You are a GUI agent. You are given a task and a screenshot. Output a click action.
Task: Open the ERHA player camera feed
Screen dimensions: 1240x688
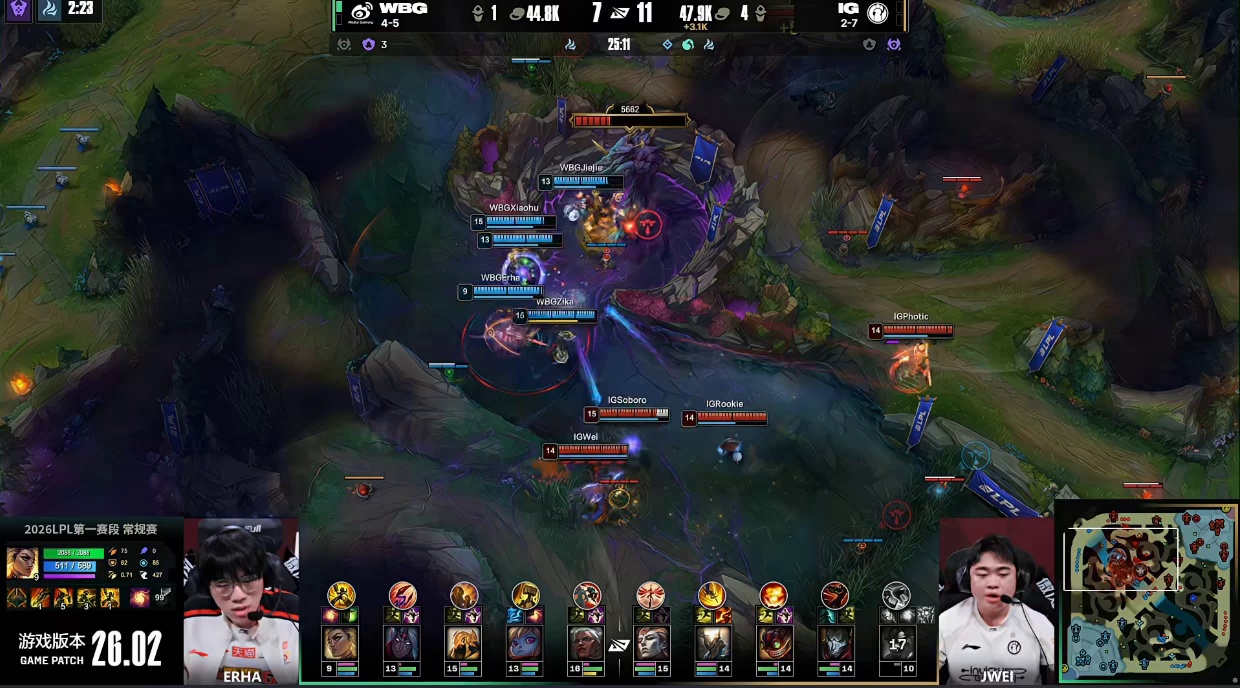coord(241,600)
